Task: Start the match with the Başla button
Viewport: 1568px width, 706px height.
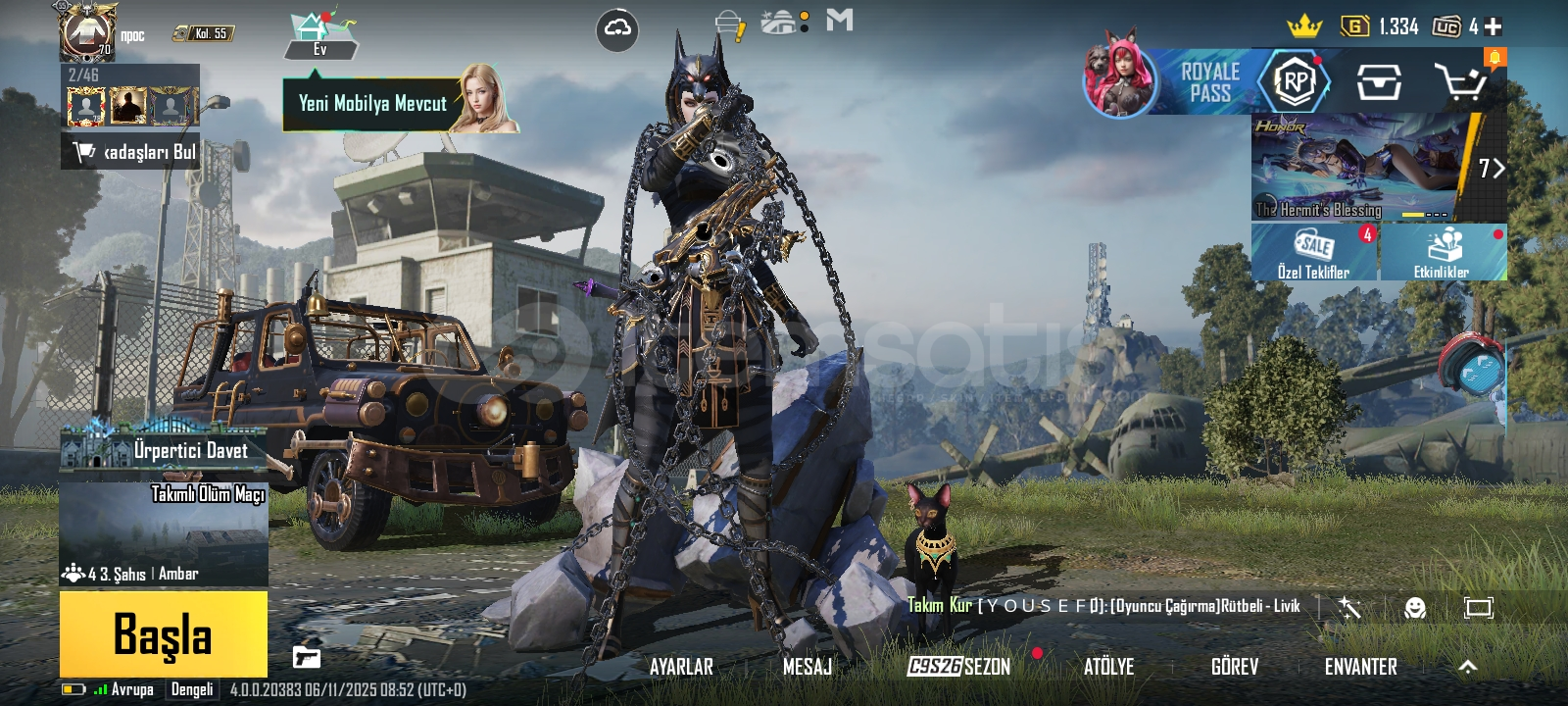Action: point(163,633)
